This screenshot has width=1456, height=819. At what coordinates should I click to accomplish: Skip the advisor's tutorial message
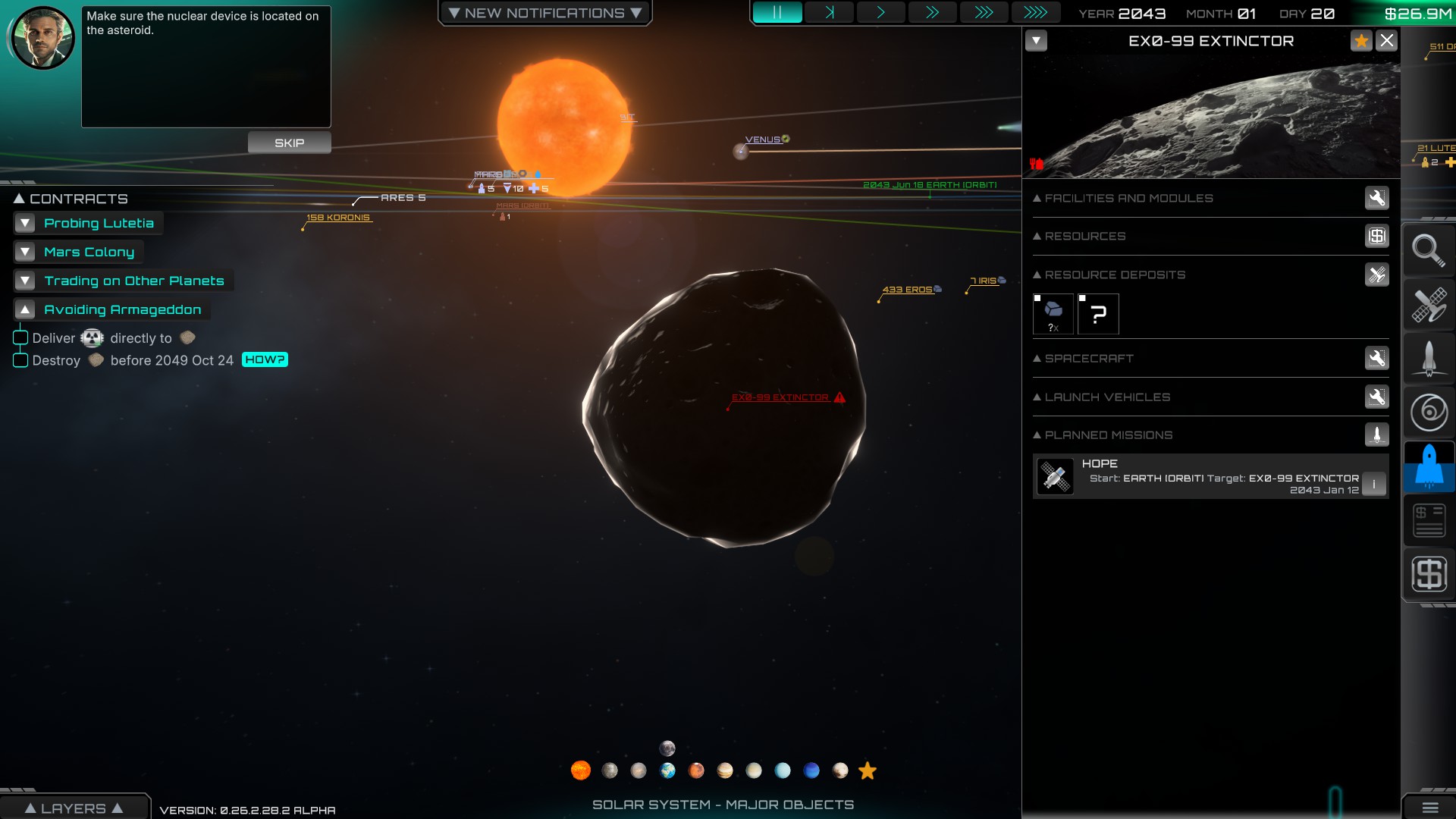coord(289,143)
